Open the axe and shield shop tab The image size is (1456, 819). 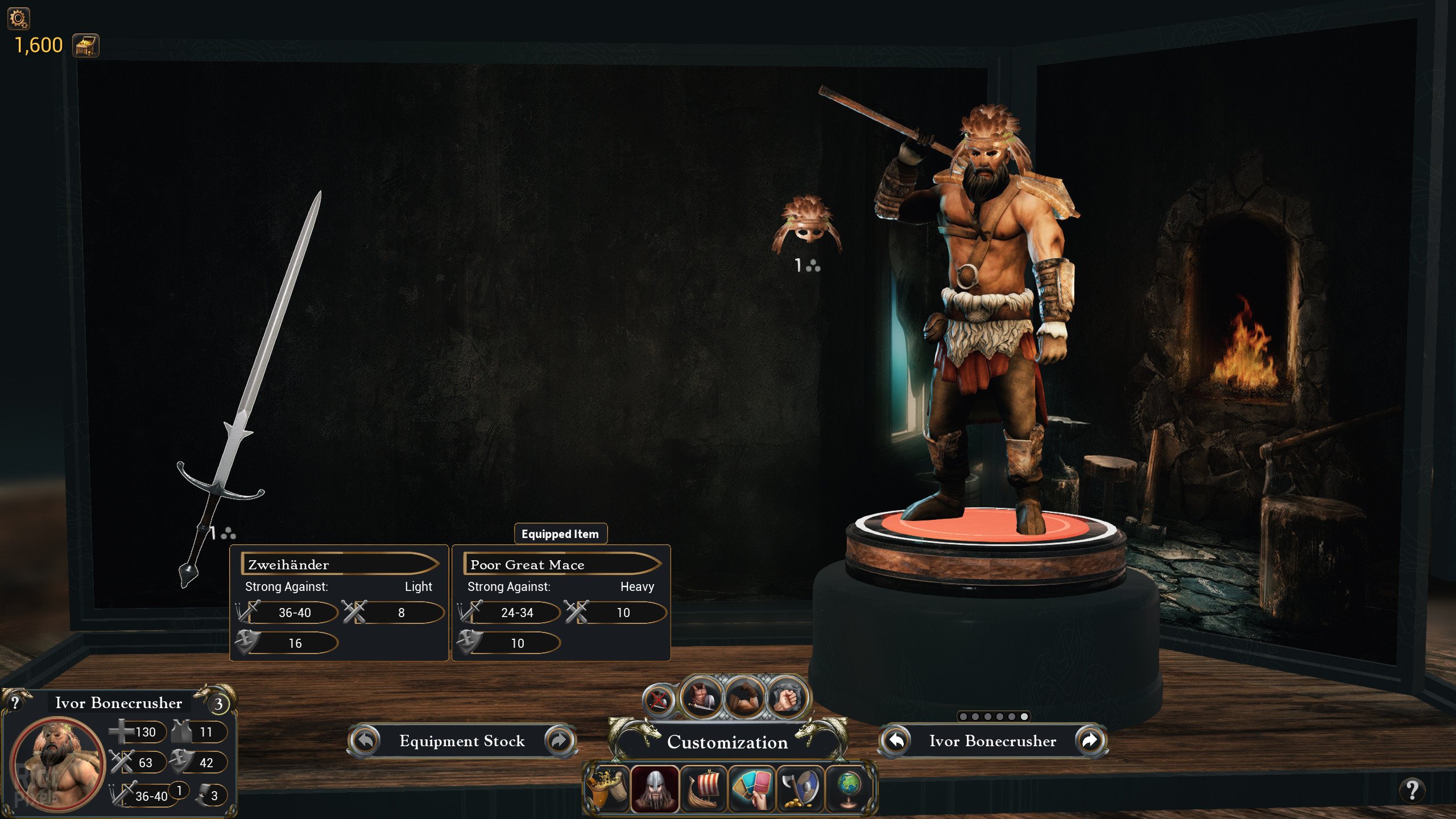(801, 788)
